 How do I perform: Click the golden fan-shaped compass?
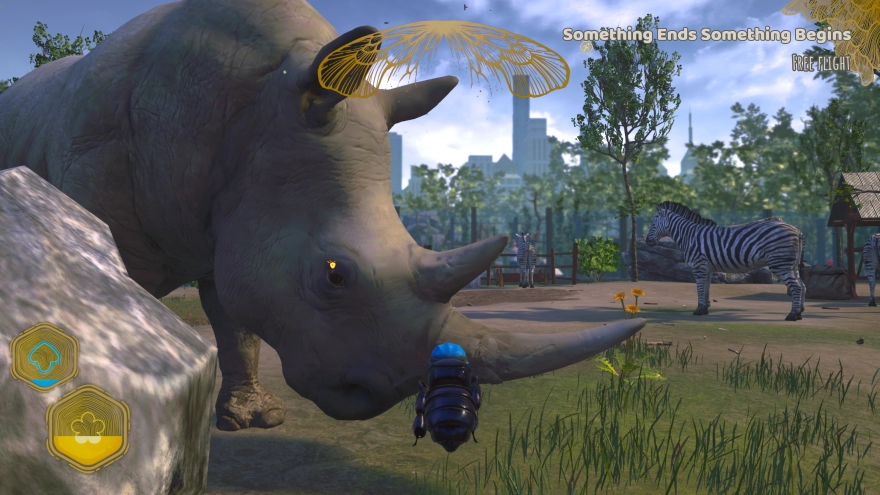pyautogui.click(x=443, y=57)
